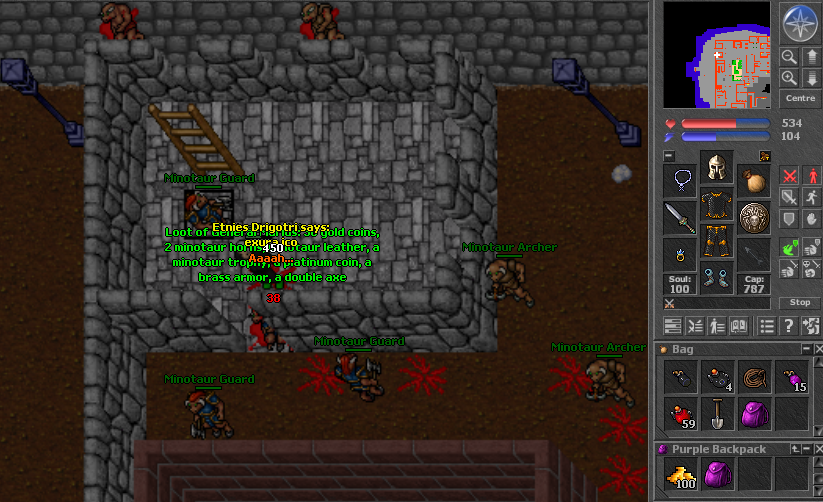Zoom in the minimap

click(789, 77)
